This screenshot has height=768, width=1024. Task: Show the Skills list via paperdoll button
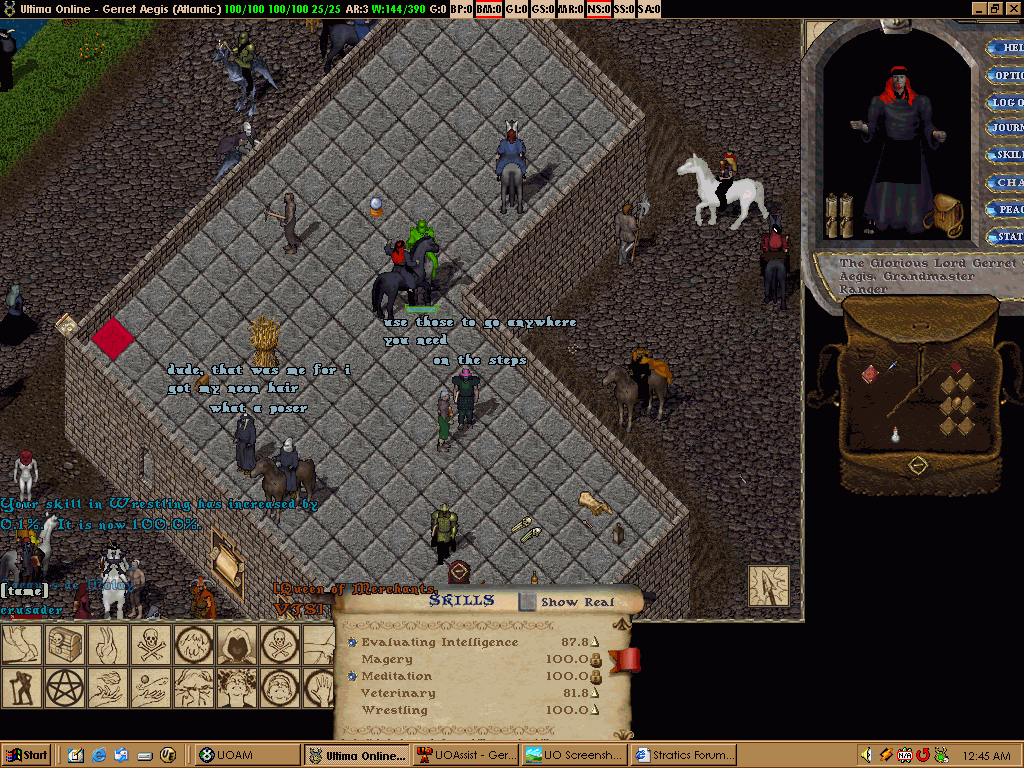click(x=1005, y=155)
